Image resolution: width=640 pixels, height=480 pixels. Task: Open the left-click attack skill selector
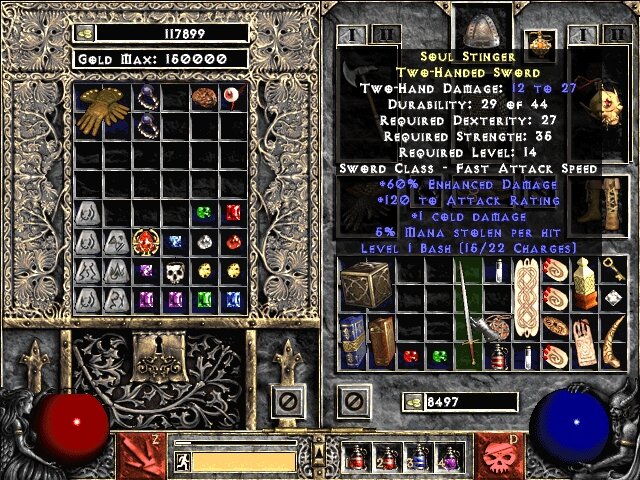(139, 455)
